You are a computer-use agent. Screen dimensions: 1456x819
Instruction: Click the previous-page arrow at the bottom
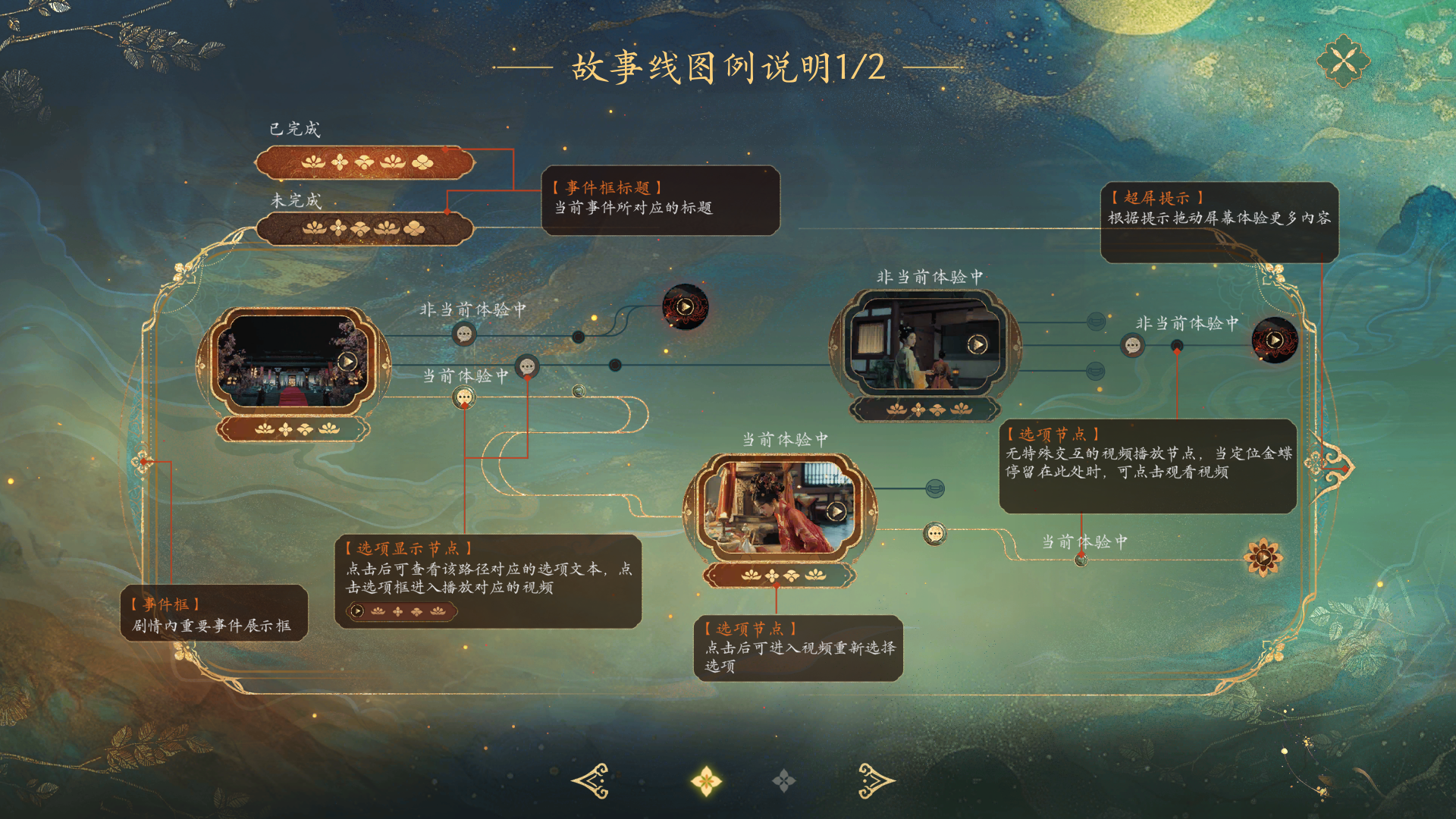click(590, 780)
